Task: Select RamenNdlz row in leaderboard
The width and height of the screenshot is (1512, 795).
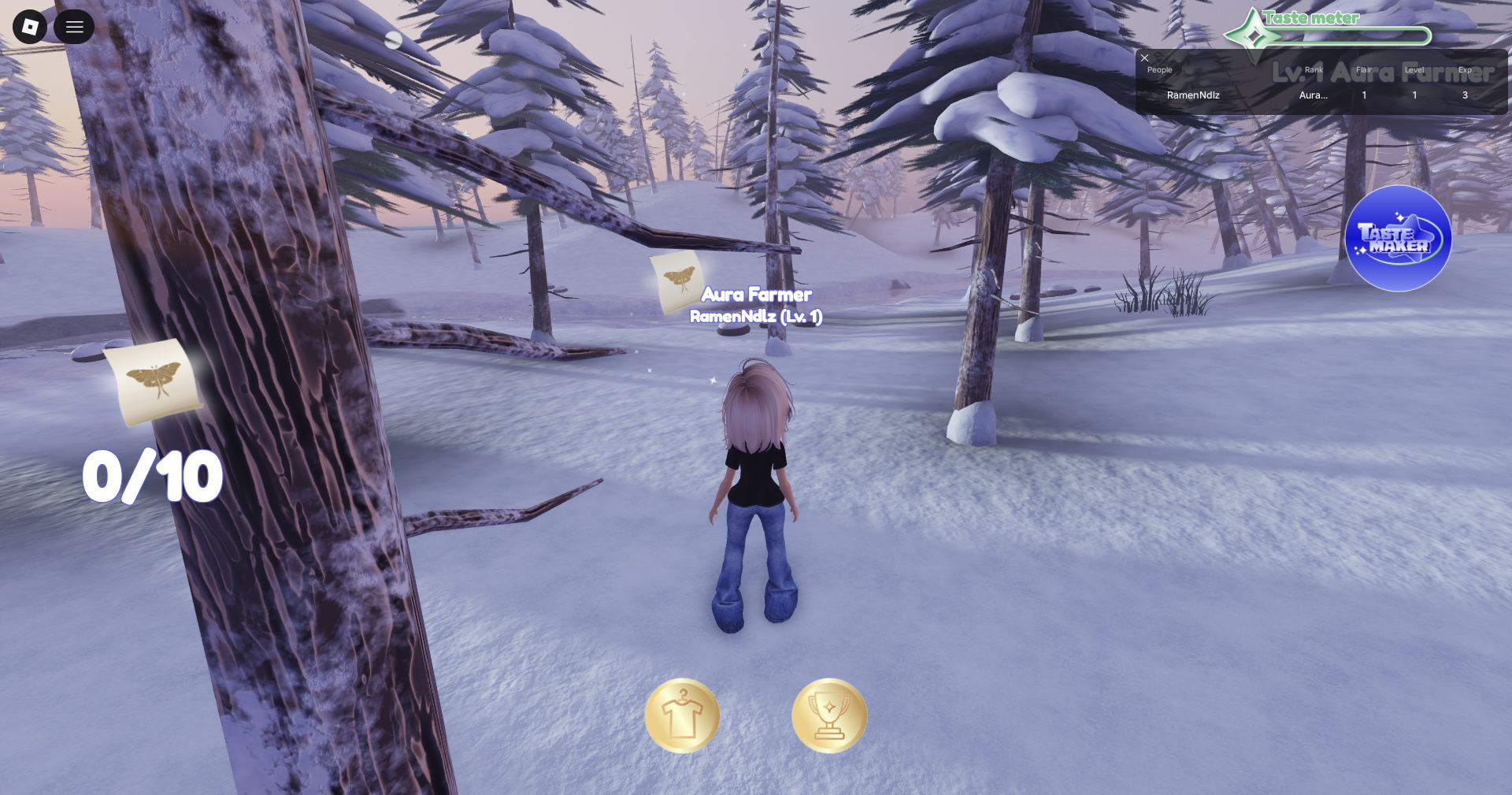Action: coord(1193,95)
